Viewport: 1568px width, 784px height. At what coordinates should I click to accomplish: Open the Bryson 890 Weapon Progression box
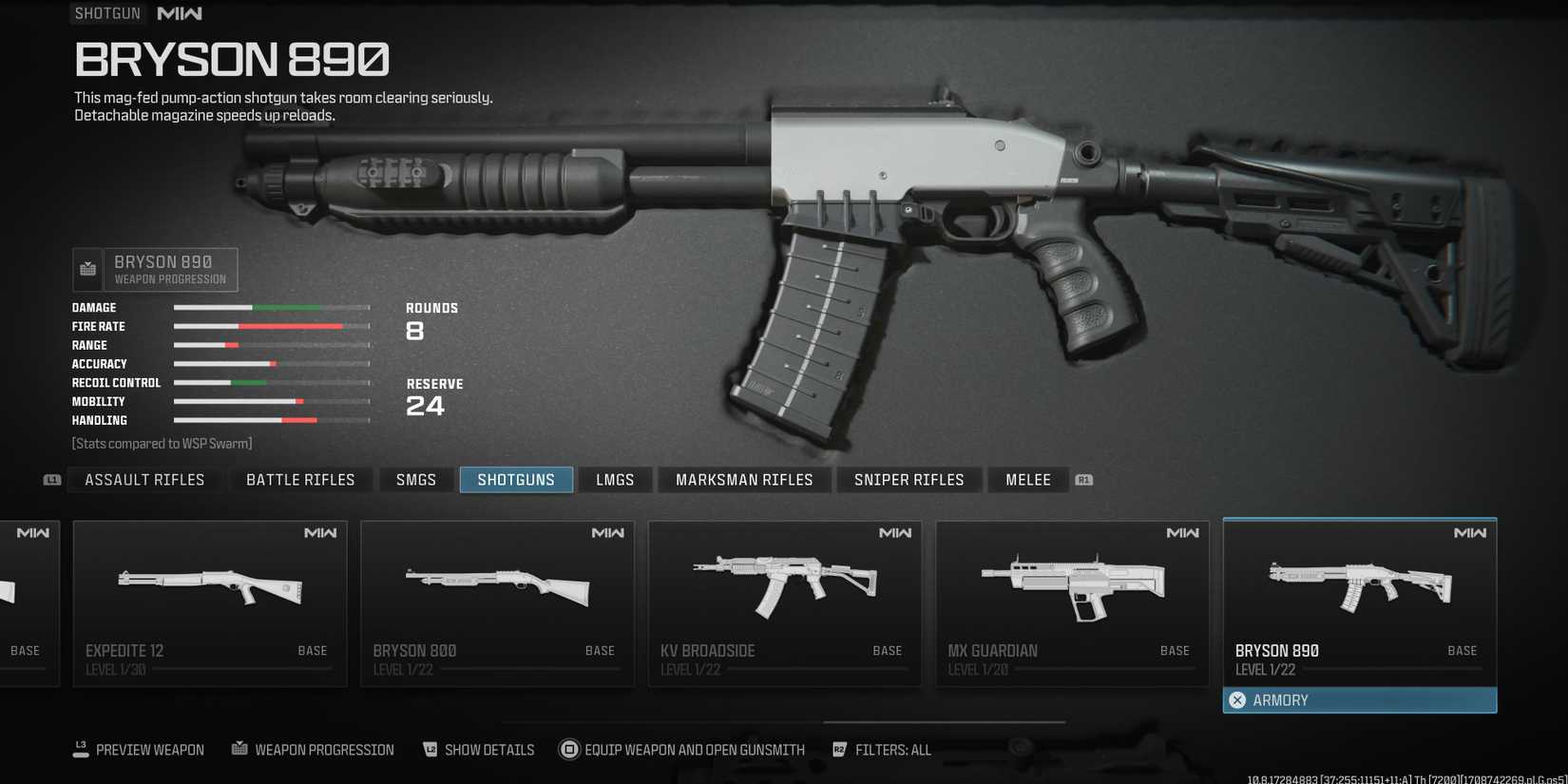tap(156, 270)
